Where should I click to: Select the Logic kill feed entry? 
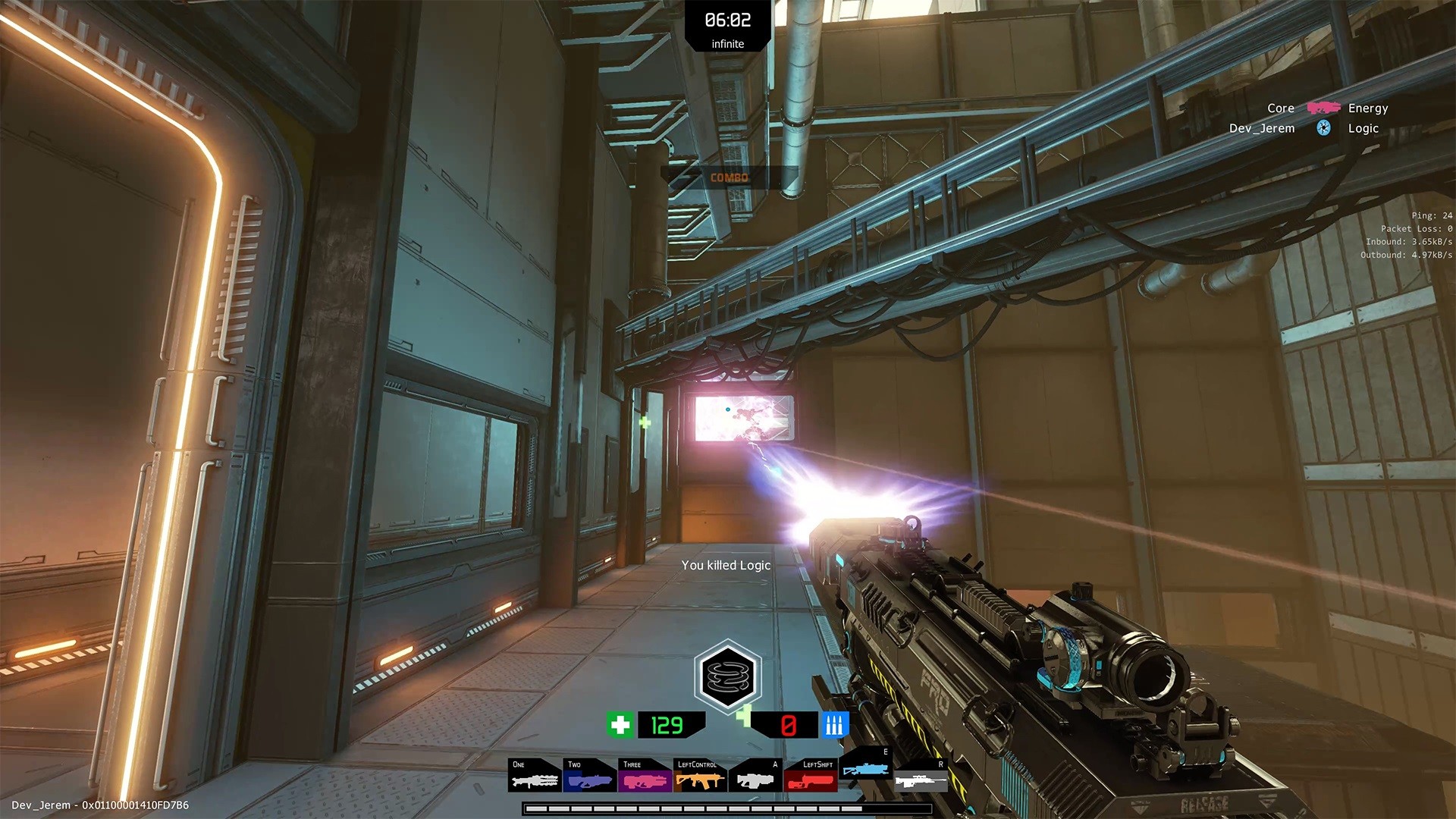(x=1363, y=128)
